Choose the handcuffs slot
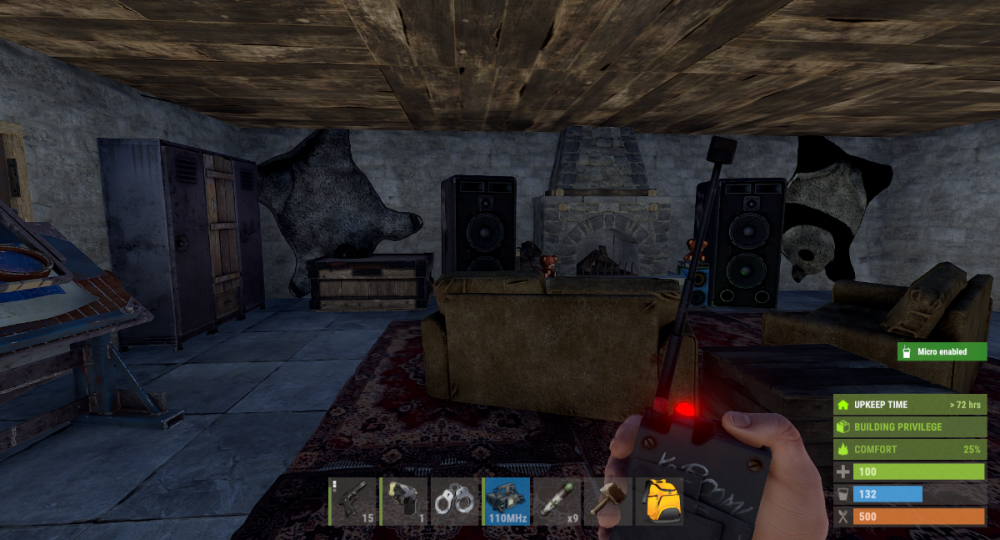Screen dimensions: 1000x540 pos(454,501)
